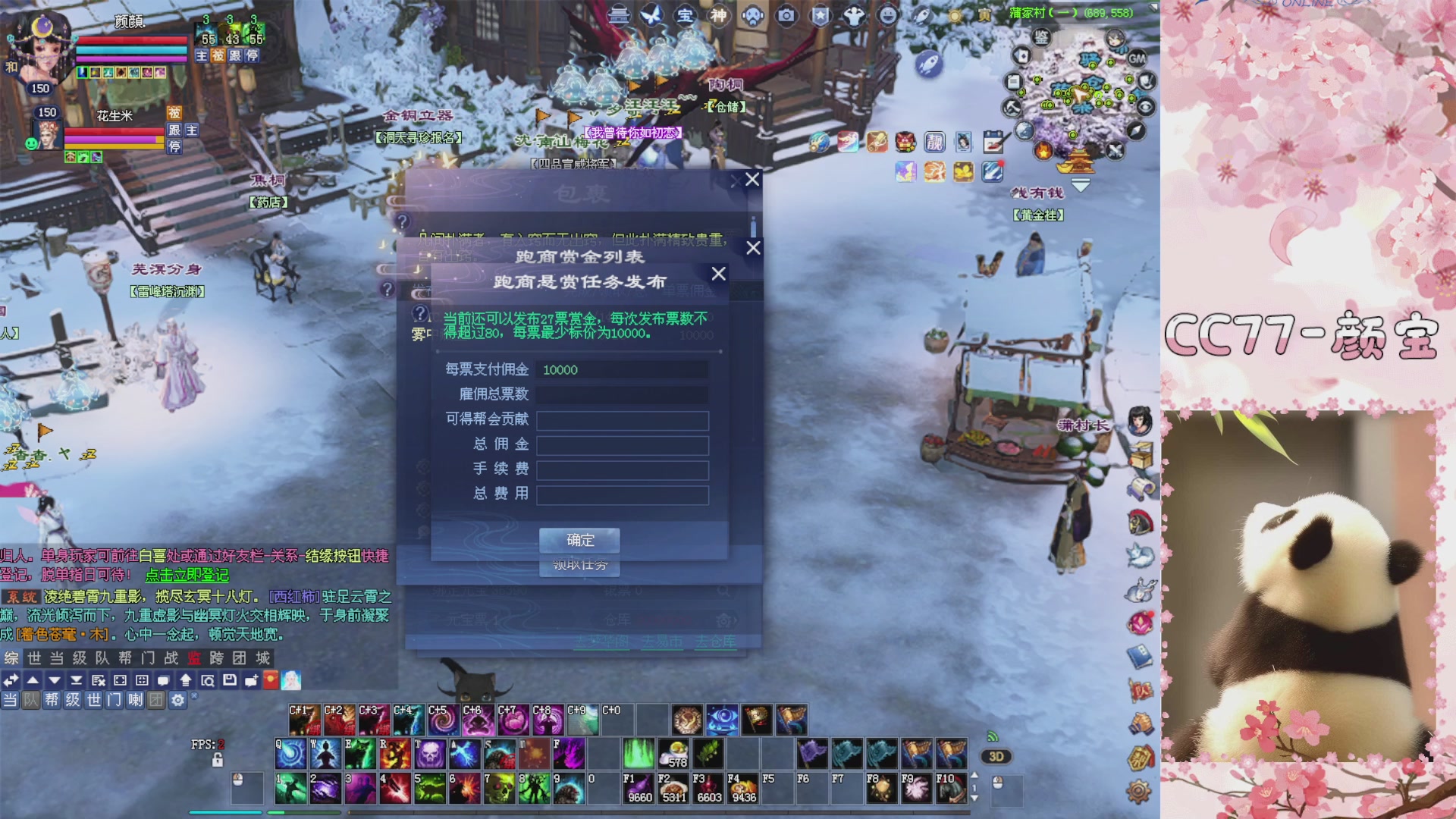Open the red envelope icon in the chat toolbar

(x=271, y=680)
